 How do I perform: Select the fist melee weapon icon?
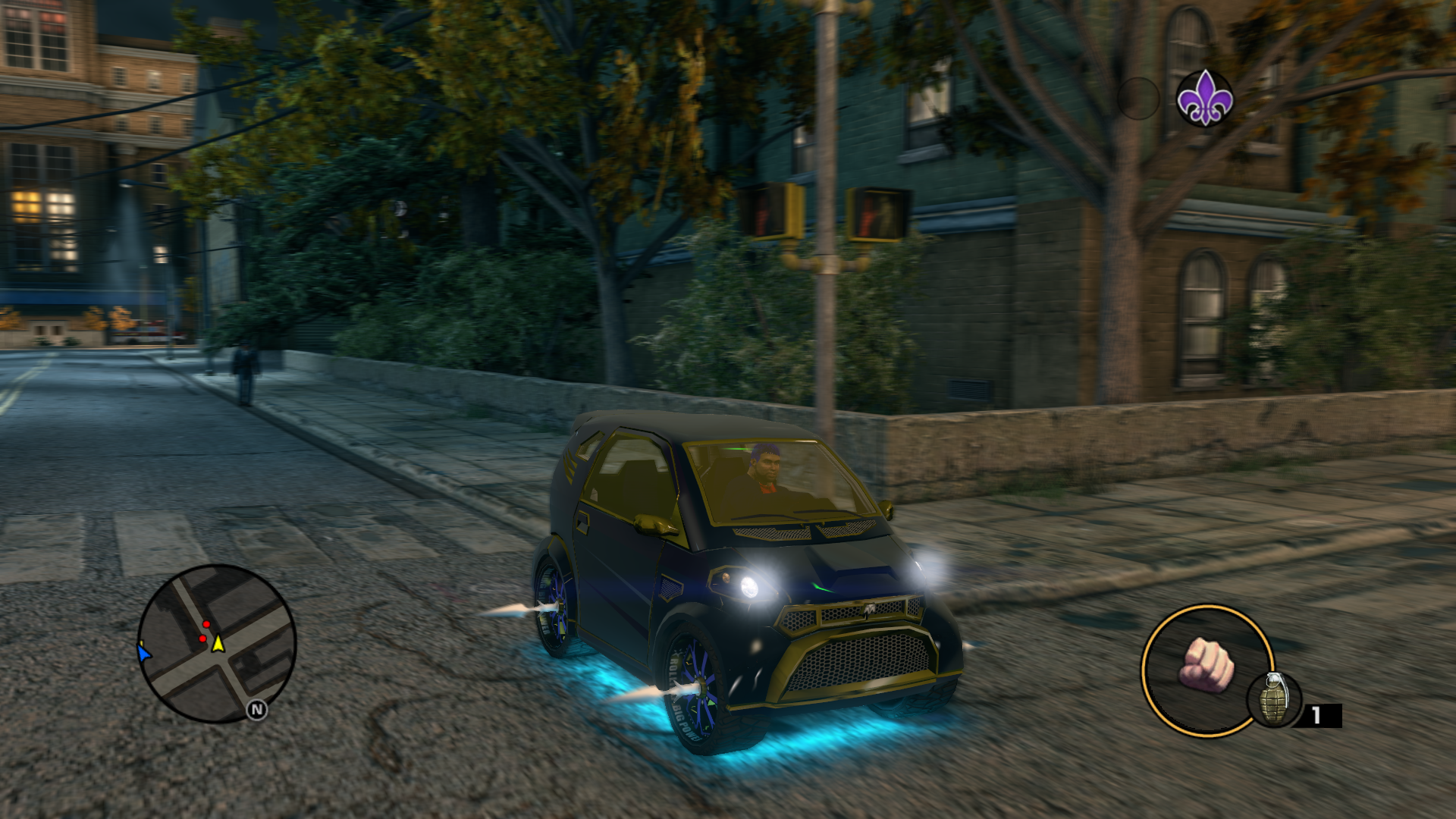point(1206,665)
